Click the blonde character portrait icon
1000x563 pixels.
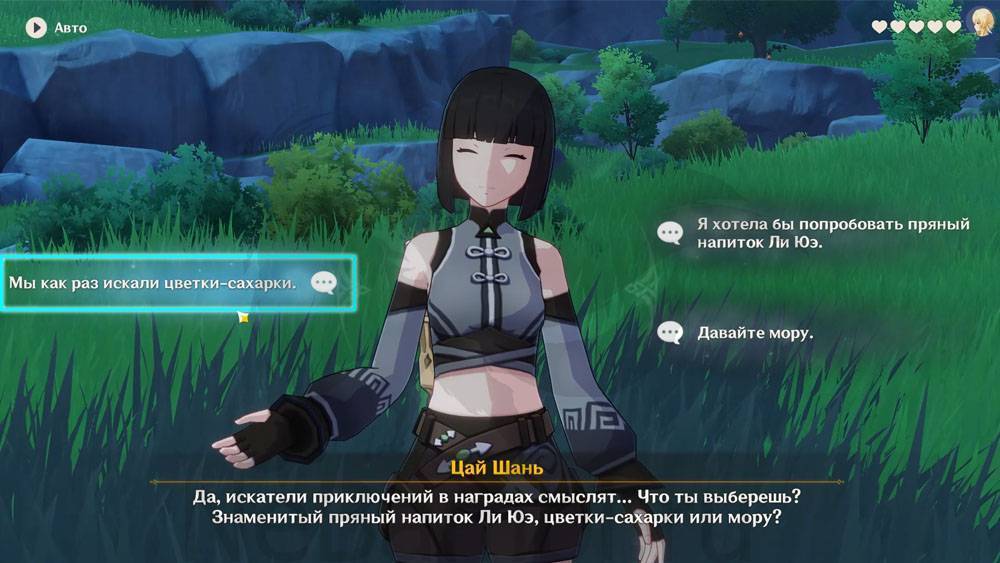(x=982, y=24)
